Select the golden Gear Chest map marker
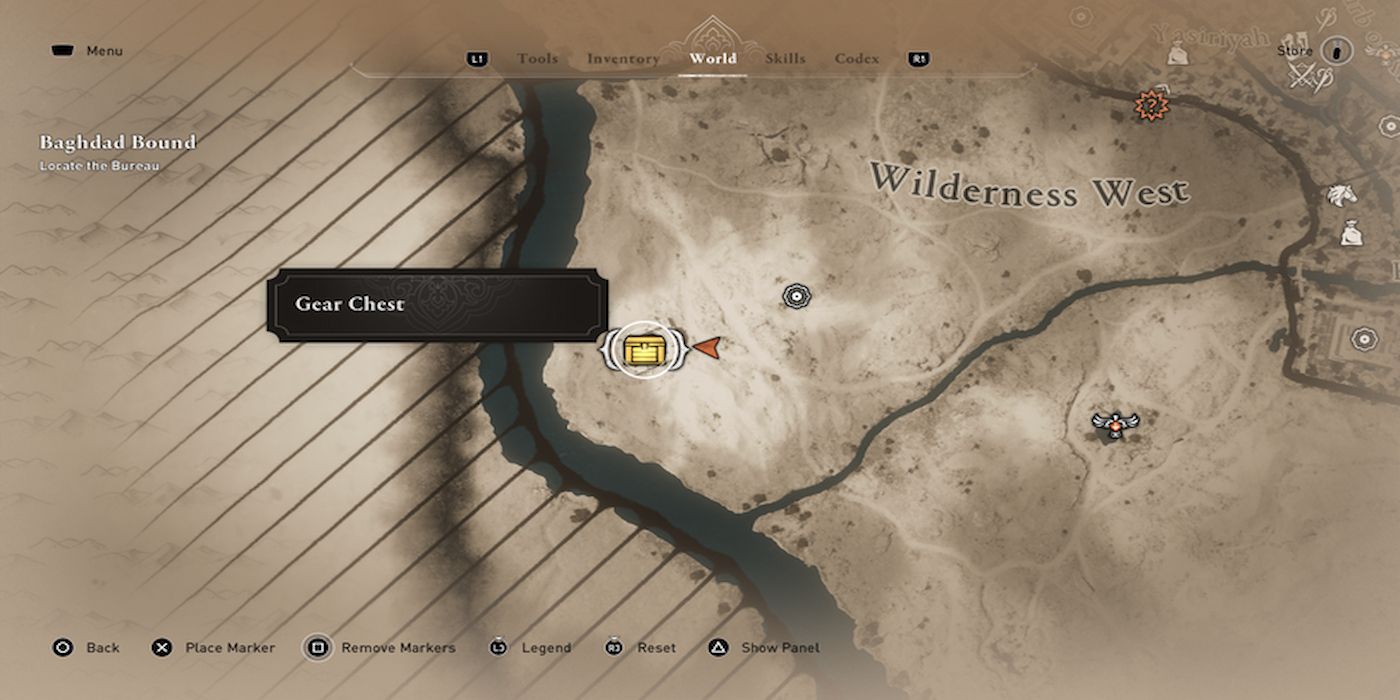1400x700 pixels. [641, 349]
